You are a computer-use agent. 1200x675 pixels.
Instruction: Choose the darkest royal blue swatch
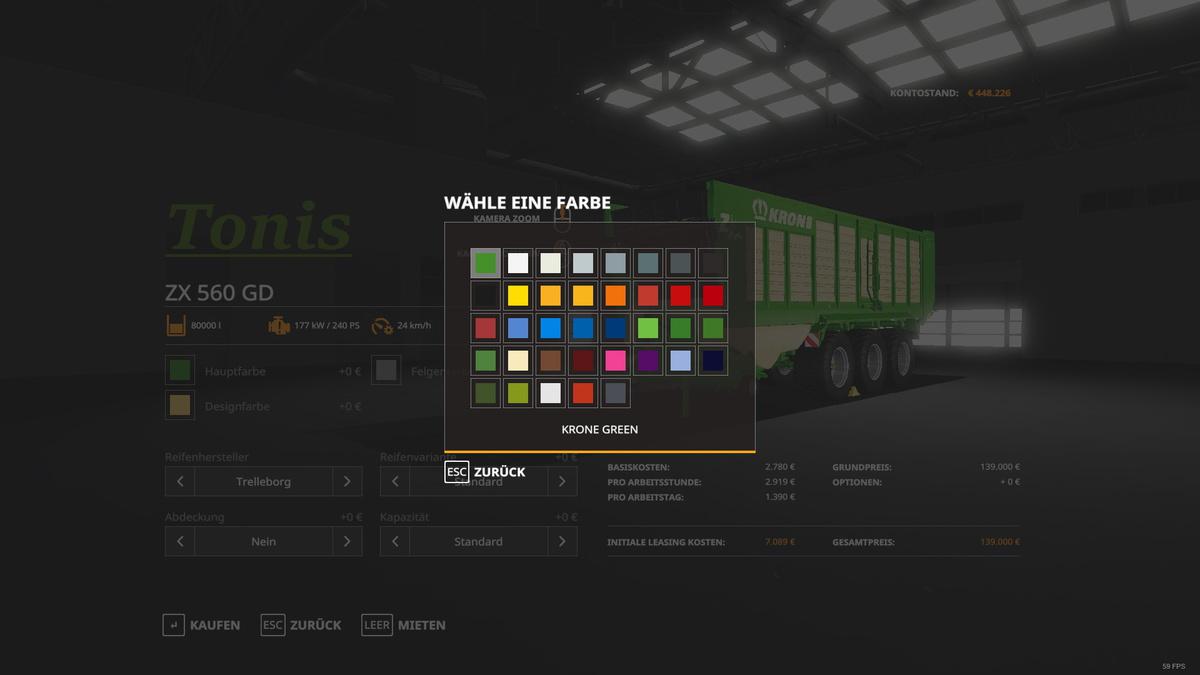click(x=615, y=328)
